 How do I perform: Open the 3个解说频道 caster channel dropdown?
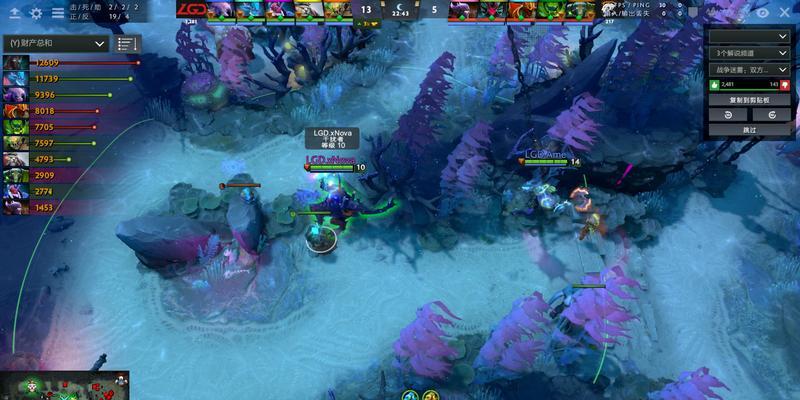[750, 52]
